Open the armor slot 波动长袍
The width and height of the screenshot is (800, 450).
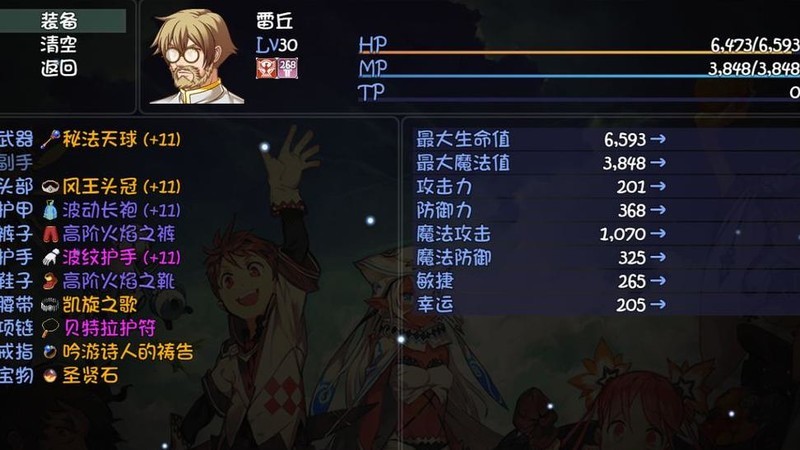tap(110, 210)
